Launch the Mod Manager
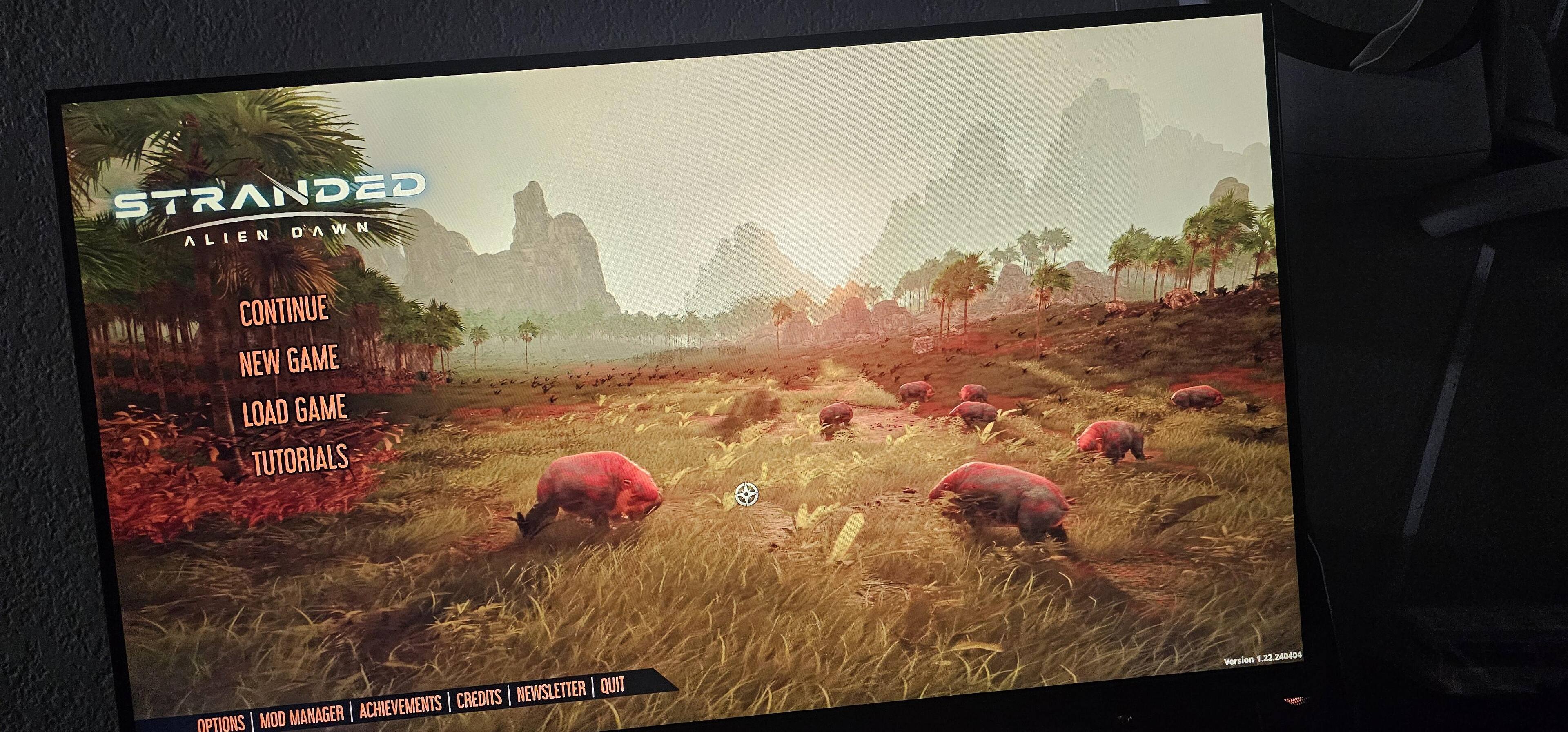 click(x=301, y=715)
